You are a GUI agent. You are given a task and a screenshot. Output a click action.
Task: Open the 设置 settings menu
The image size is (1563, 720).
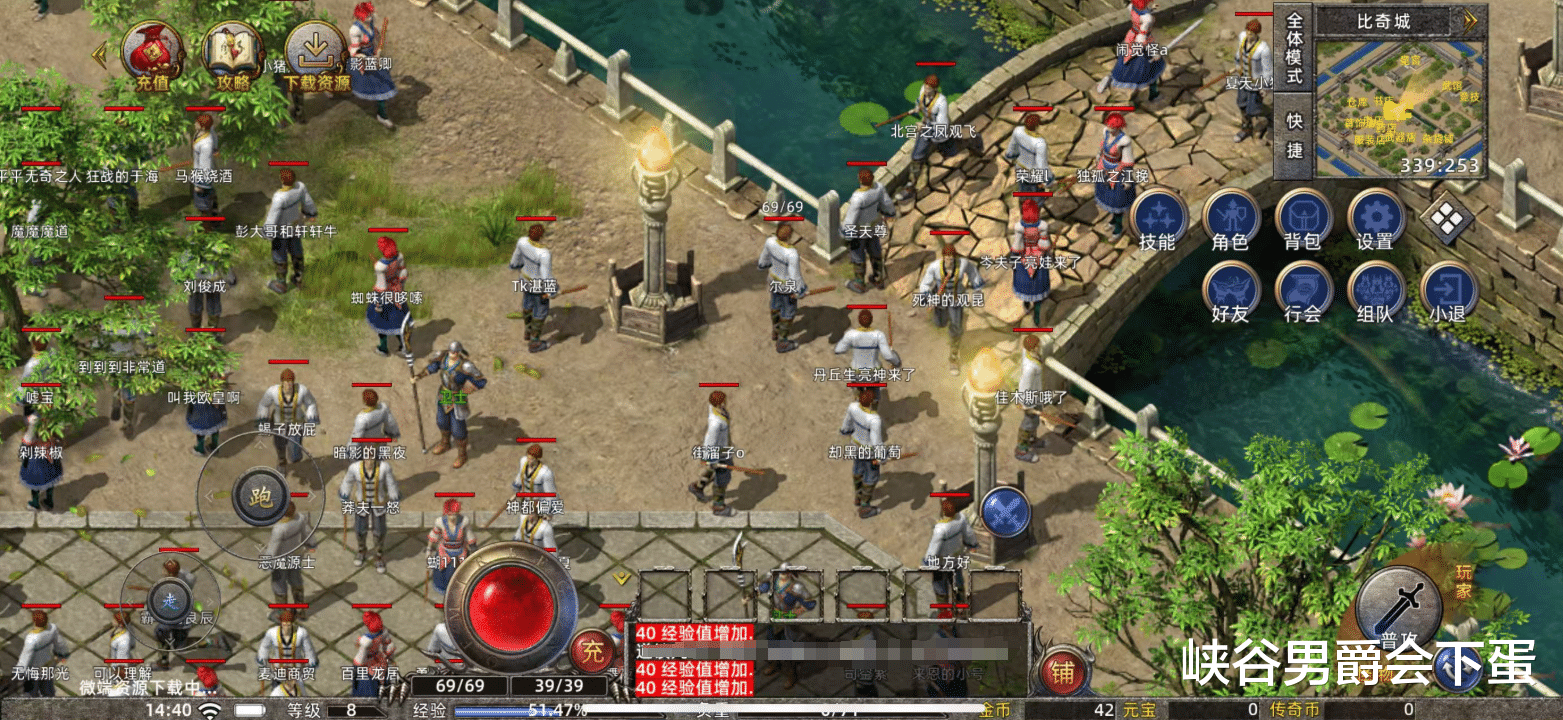pos(1375,219)
